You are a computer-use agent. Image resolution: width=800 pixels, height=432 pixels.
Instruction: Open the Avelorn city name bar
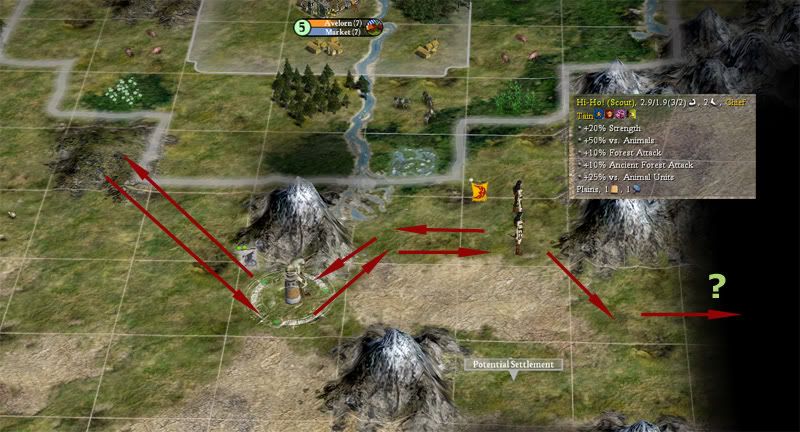click(x=339, y=22)
